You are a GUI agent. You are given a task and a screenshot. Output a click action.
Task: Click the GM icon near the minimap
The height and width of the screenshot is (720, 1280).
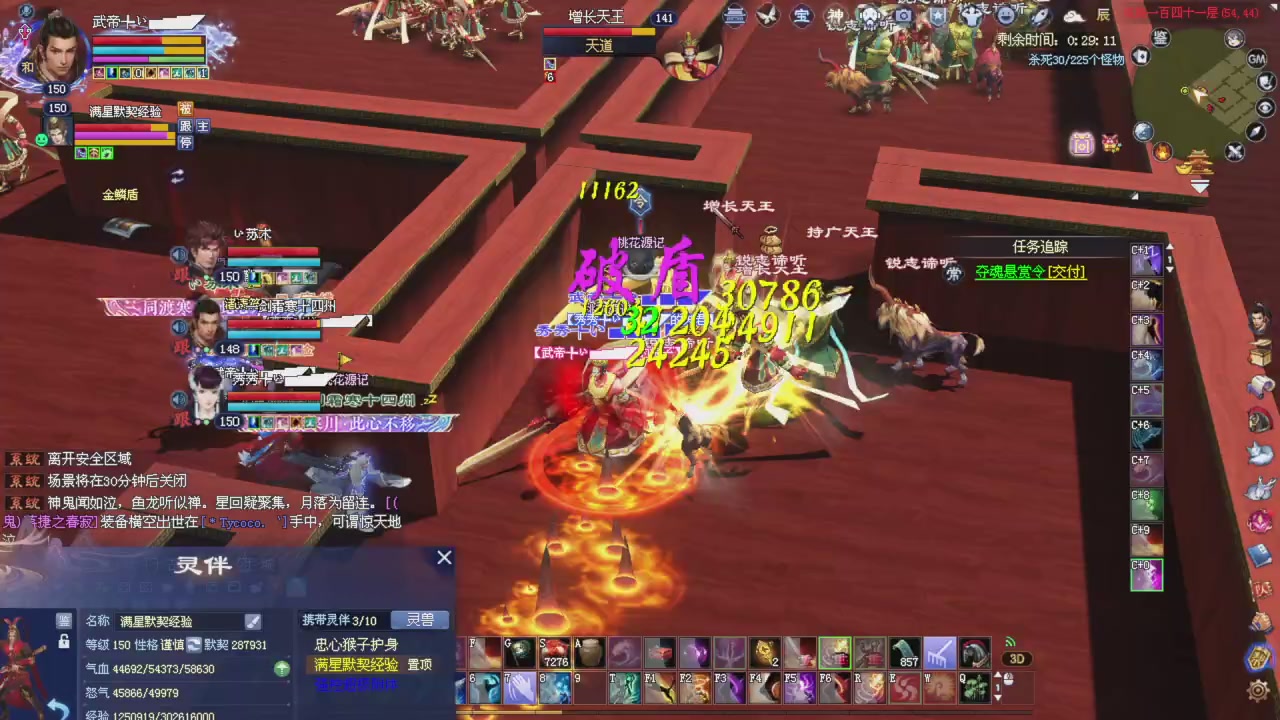pyautogui.click(x=1257, y=59)
